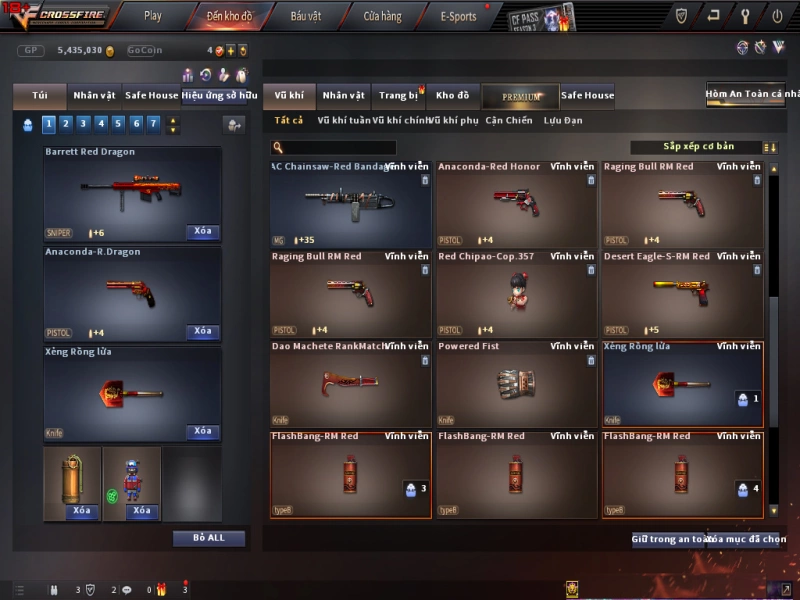Image resolution: width=800 pixels, height=600 pixels.
Task: Remove the Barrett Red Dragon with Xóa
Action: pyautogui.click(x=203, y=232)
